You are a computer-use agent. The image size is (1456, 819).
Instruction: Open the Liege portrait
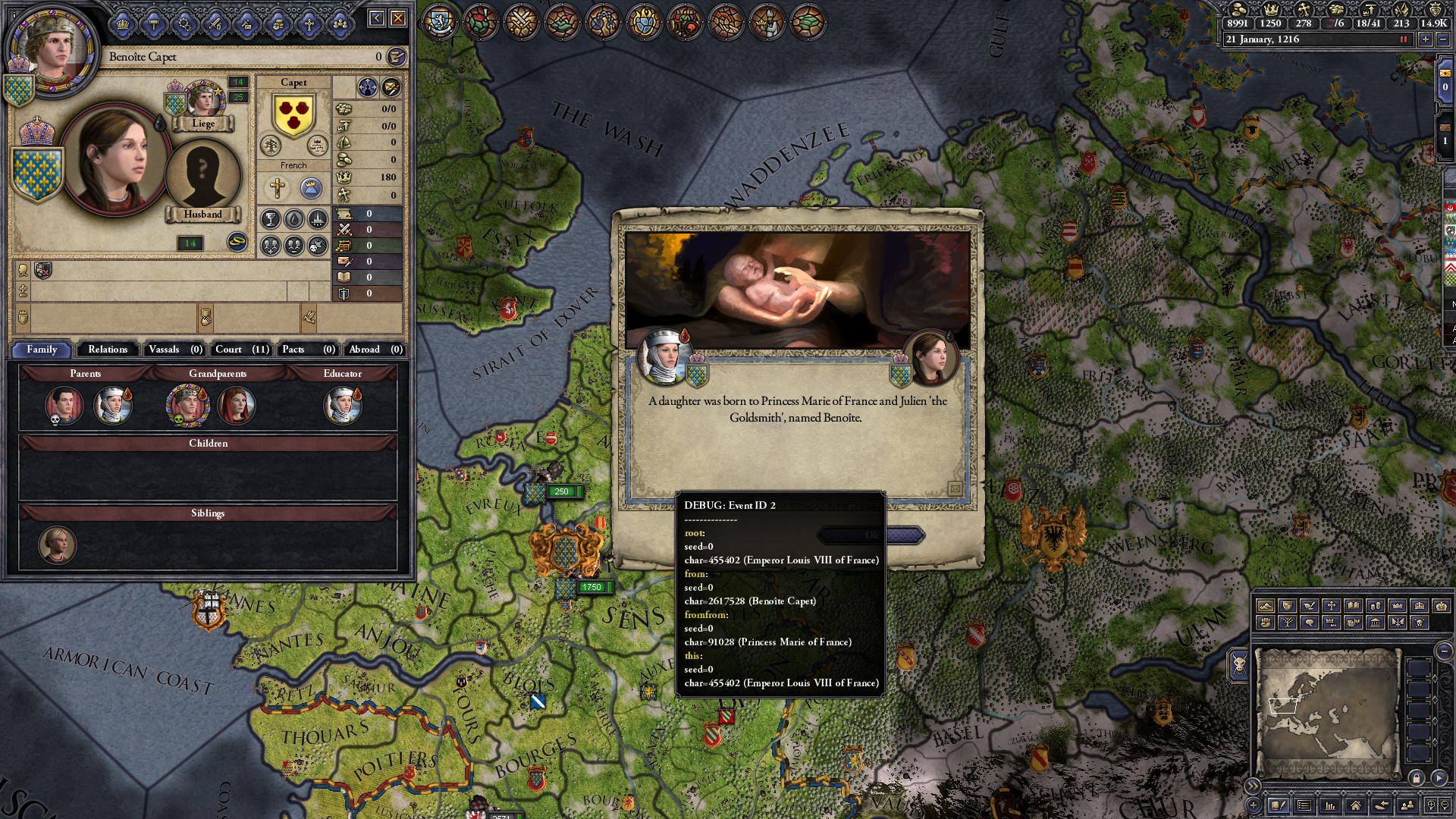(x=202, y=102)
